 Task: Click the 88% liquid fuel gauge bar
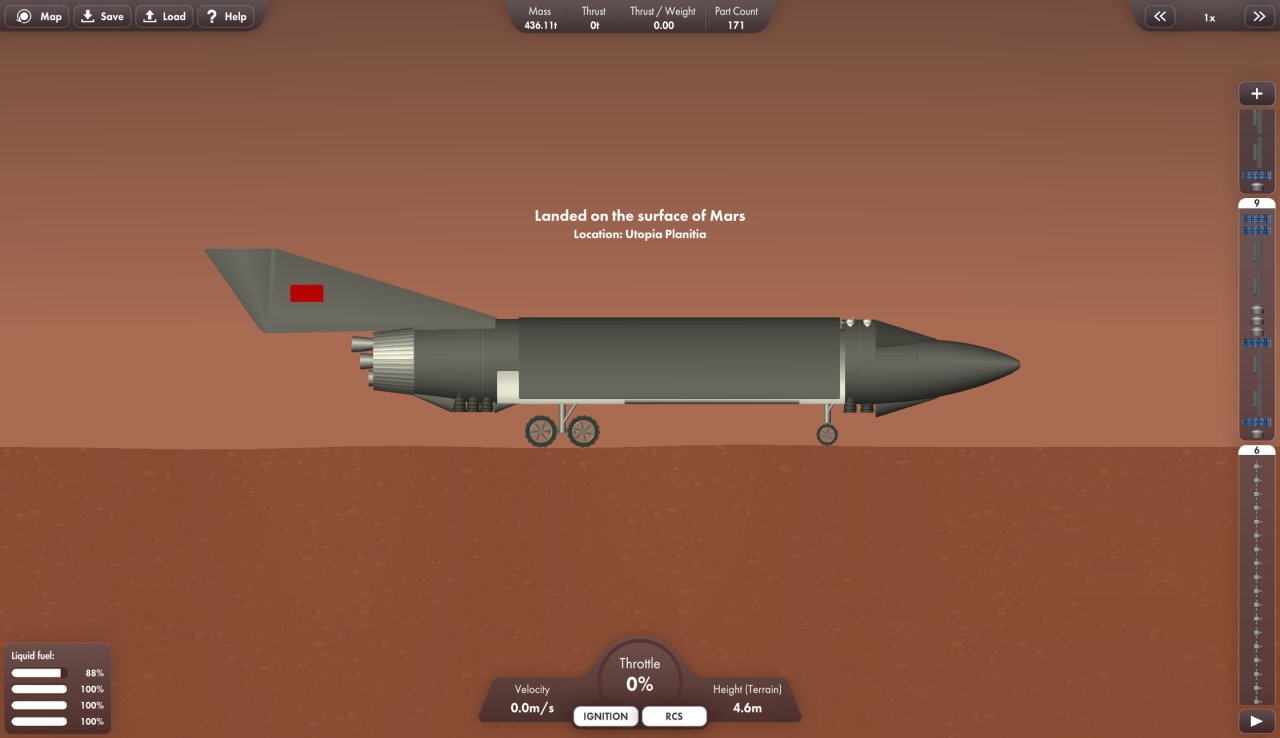coord(38,672)
